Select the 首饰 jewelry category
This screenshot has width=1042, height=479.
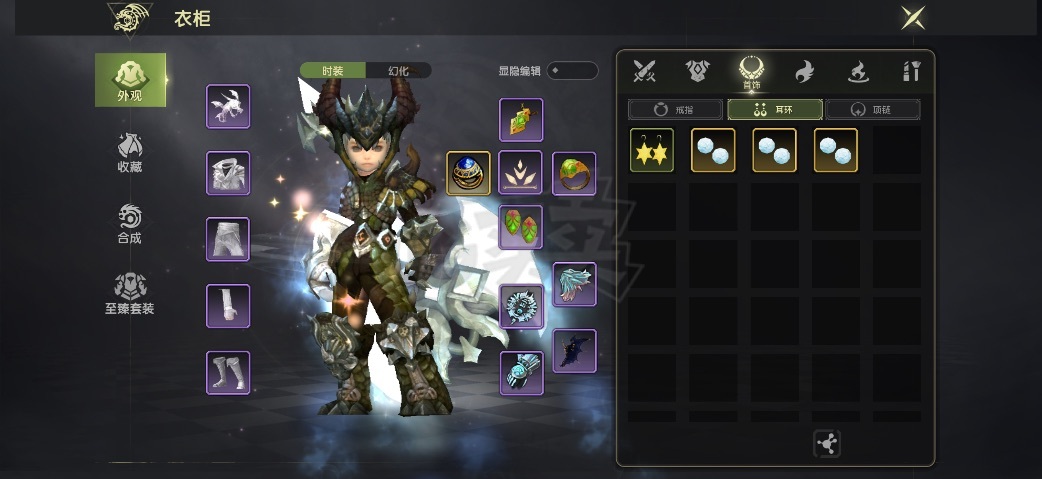pos(751,72)
